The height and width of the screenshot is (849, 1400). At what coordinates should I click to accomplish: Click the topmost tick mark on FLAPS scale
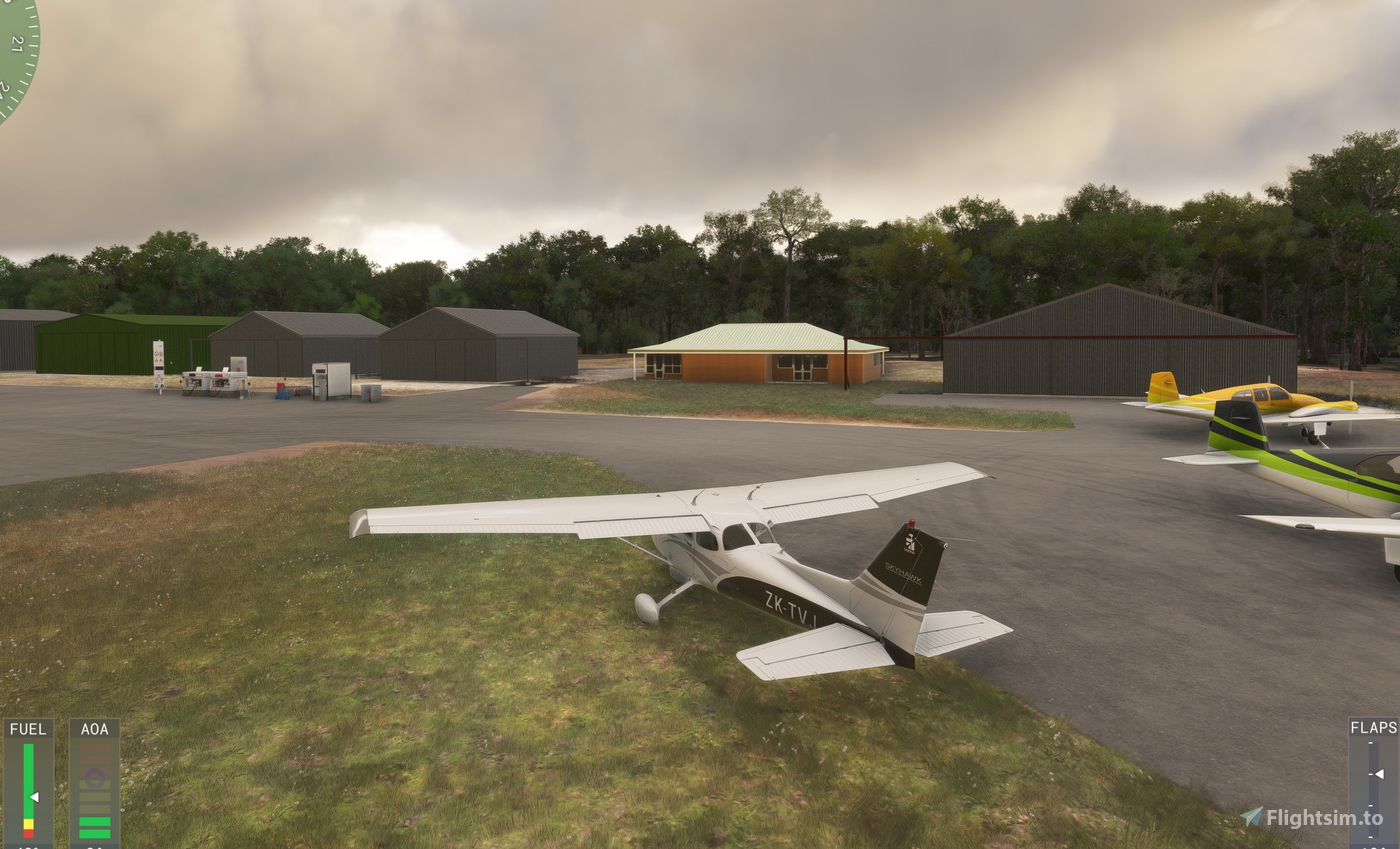[1371, 742]
